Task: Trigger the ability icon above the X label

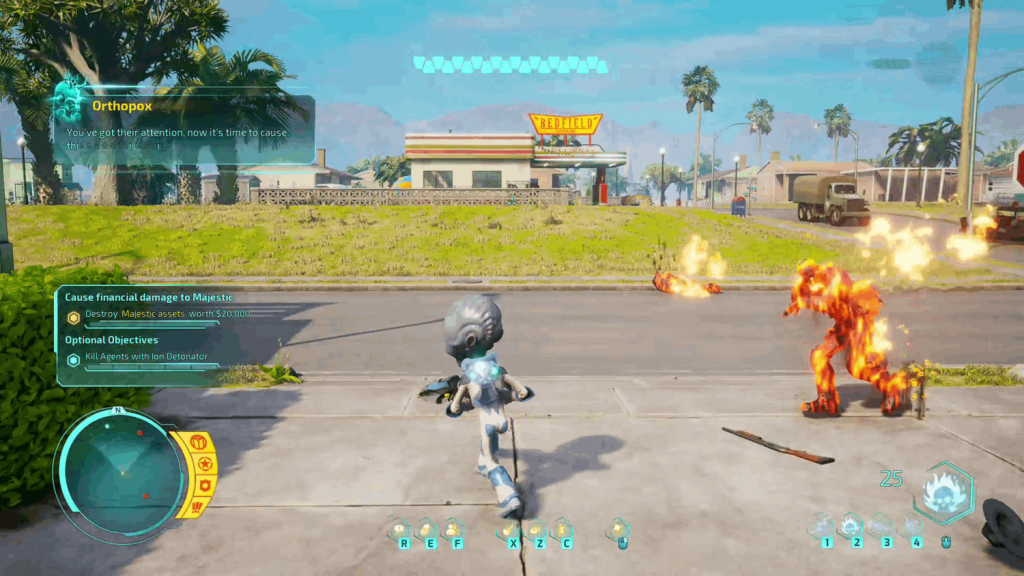Action: pos(510,529)
